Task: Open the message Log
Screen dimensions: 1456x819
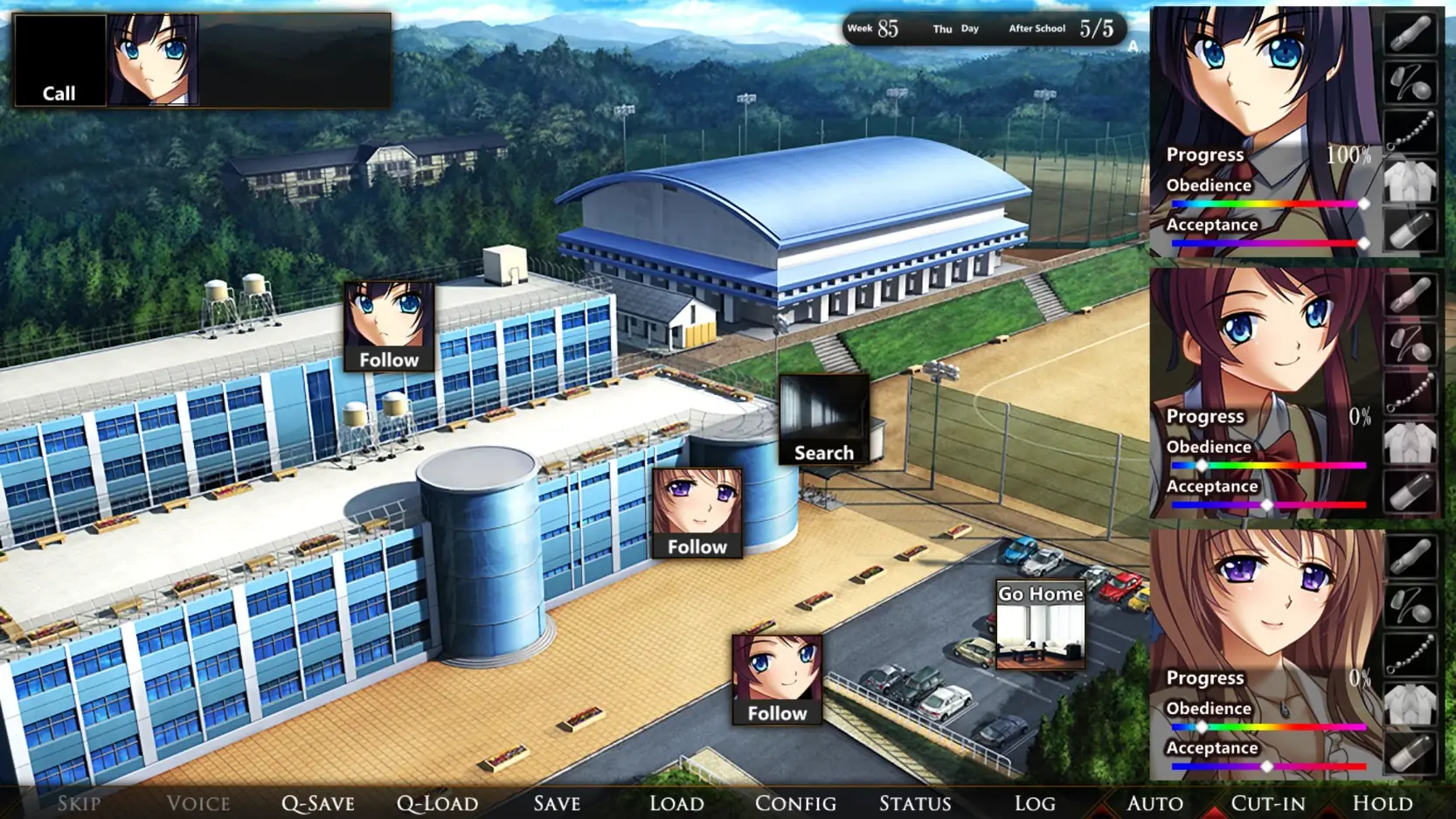Action: point(1035,803)
